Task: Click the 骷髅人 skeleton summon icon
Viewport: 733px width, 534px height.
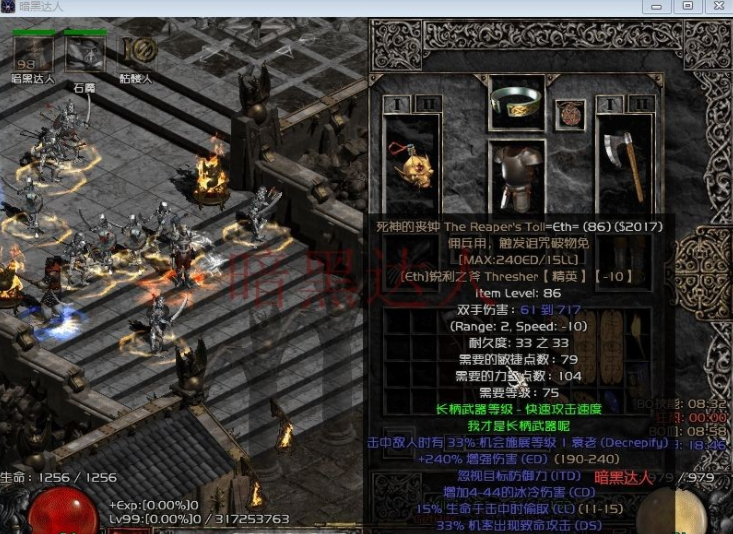Action: (141, 52)
